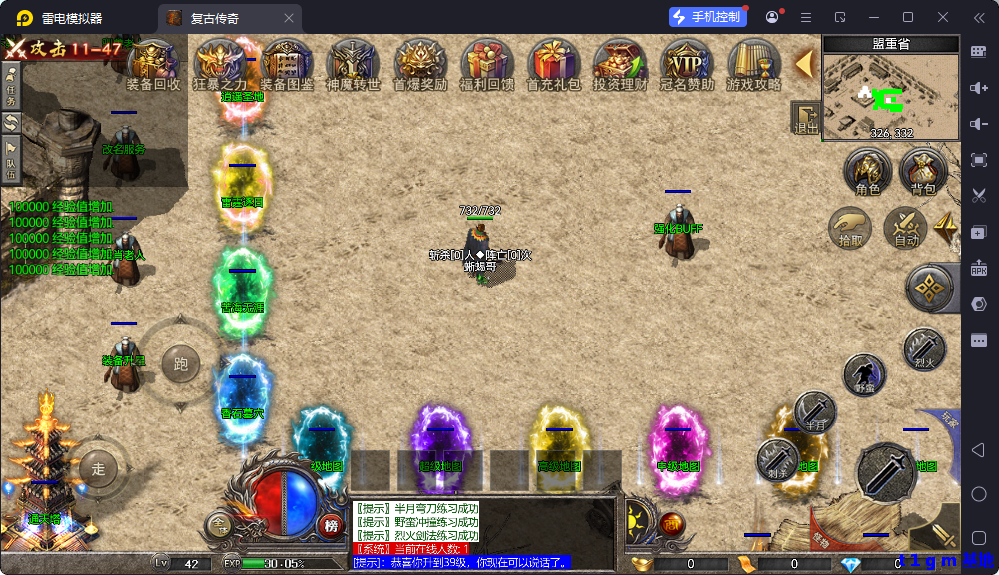Toggle 自动 auto-battle
The width and height of the screenshot is (999, 575).
pyautogui.click(x=906, y=227)
